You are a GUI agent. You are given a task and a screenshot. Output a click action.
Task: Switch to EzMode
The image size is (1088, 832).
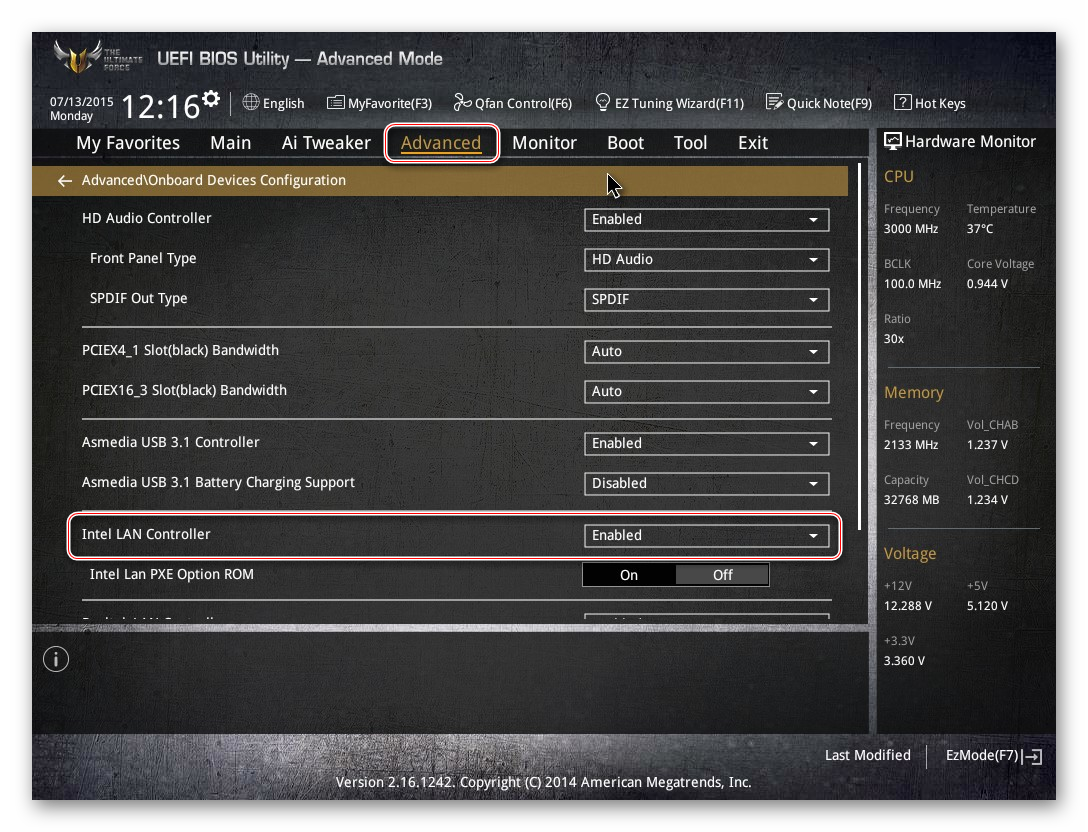[x=993, y=756]
